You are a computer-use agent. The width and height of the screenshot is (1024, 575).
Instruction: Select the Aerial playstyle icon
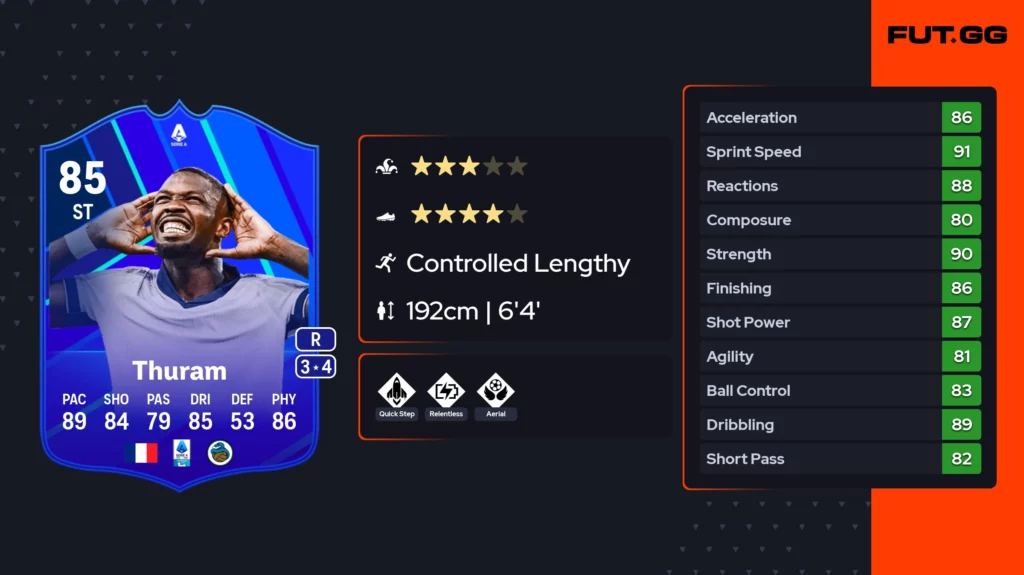496,390
